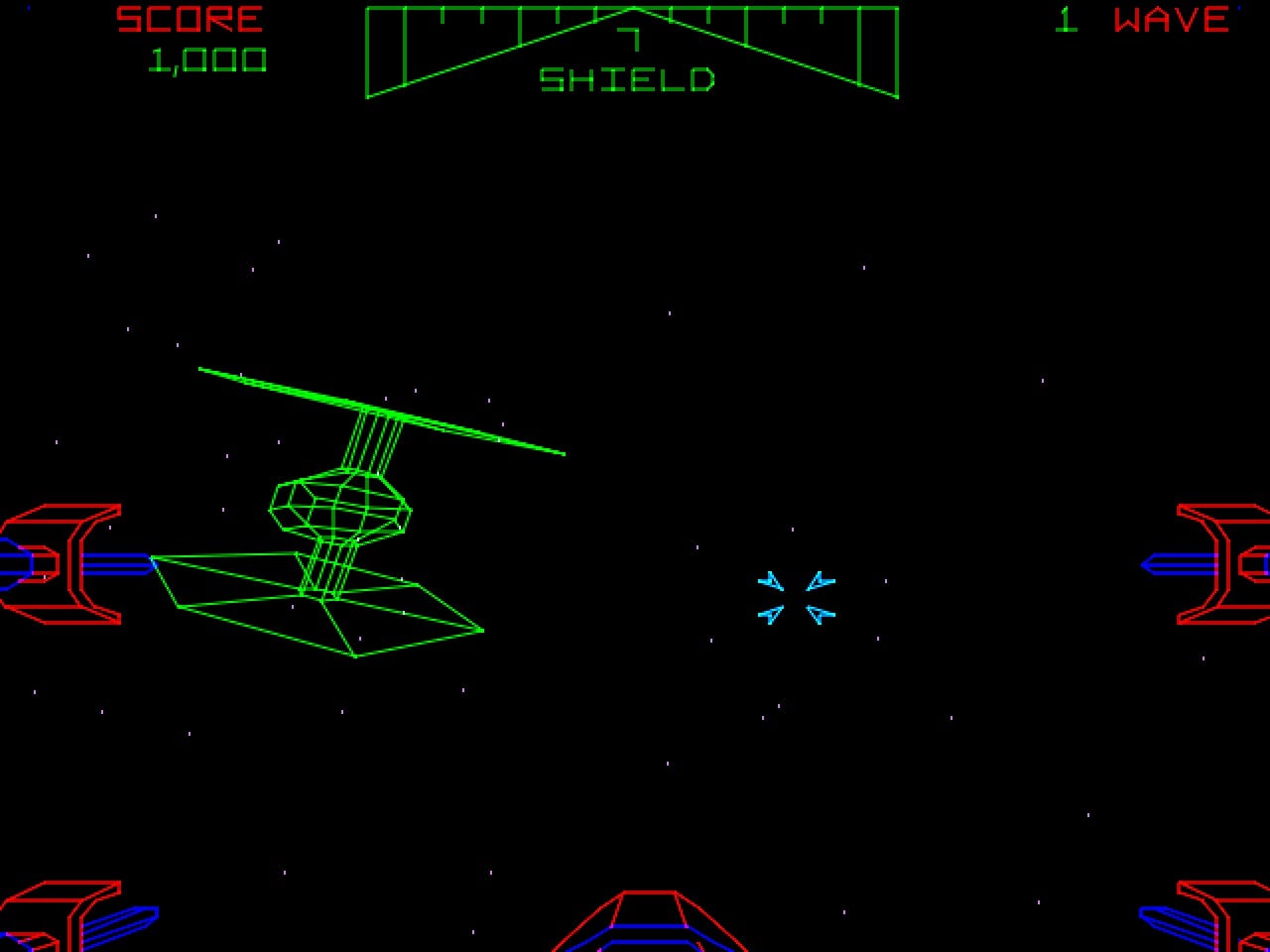Click the peak of the SHIELD gauge
This screenshot has width=1270, height=952.
(632, 8)
